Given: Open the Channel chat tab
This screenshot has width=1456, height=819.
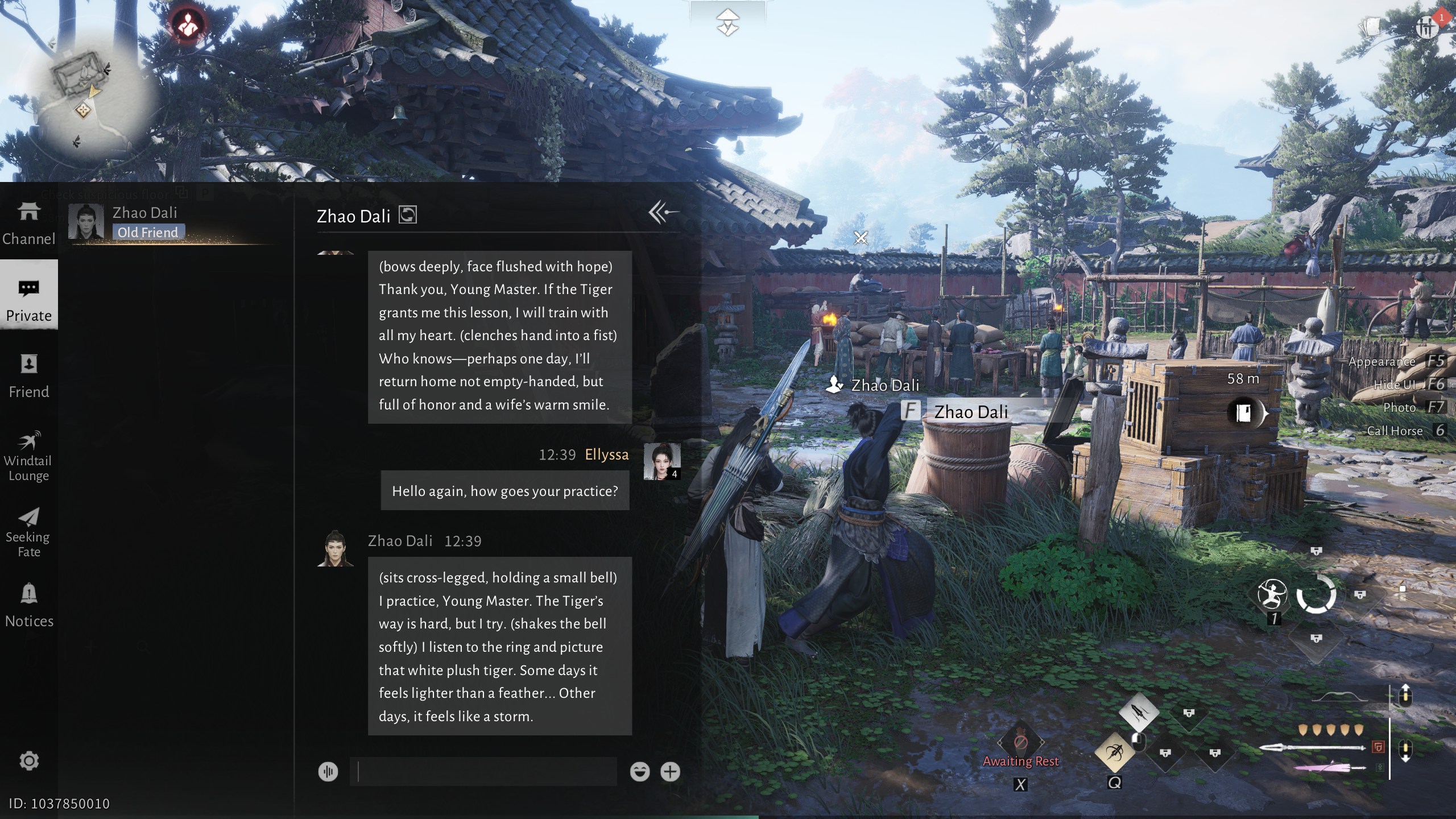Looking at the screenshot, I should point(28,224).
